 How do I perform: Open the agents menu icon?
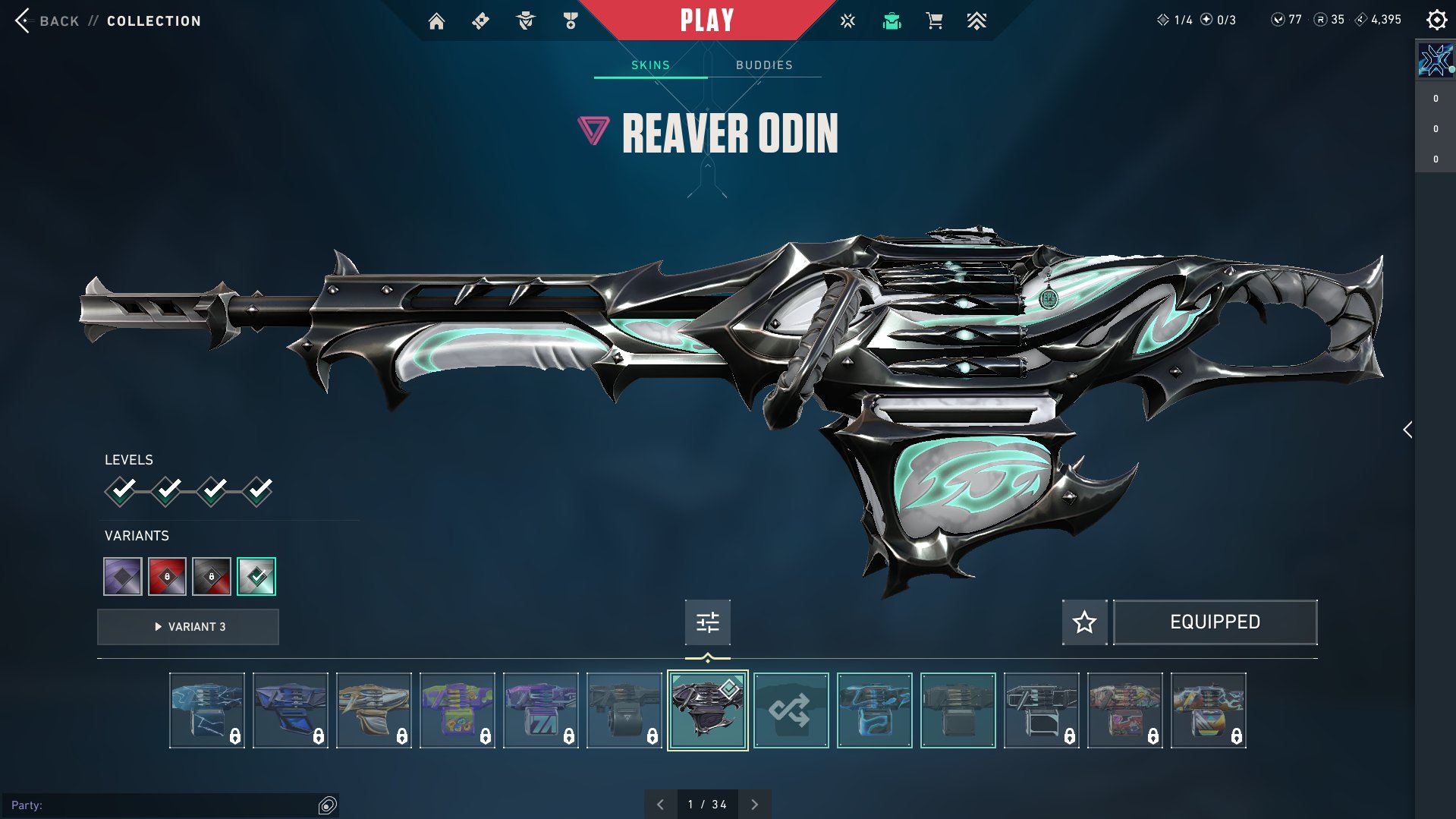525,21
